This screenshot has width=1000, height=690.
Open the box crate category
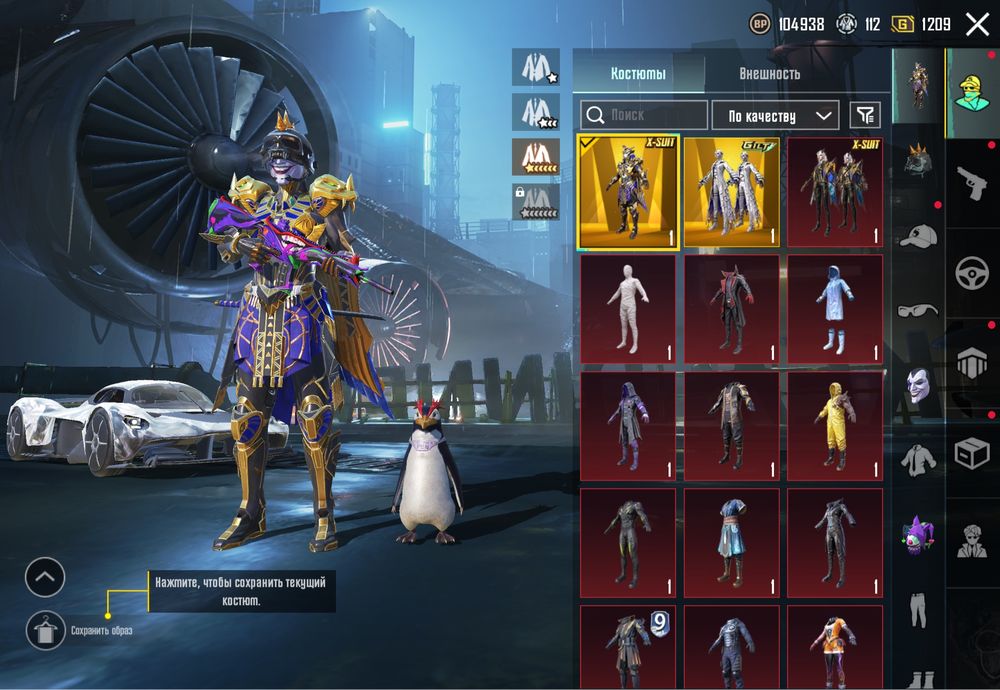[971, 454]
